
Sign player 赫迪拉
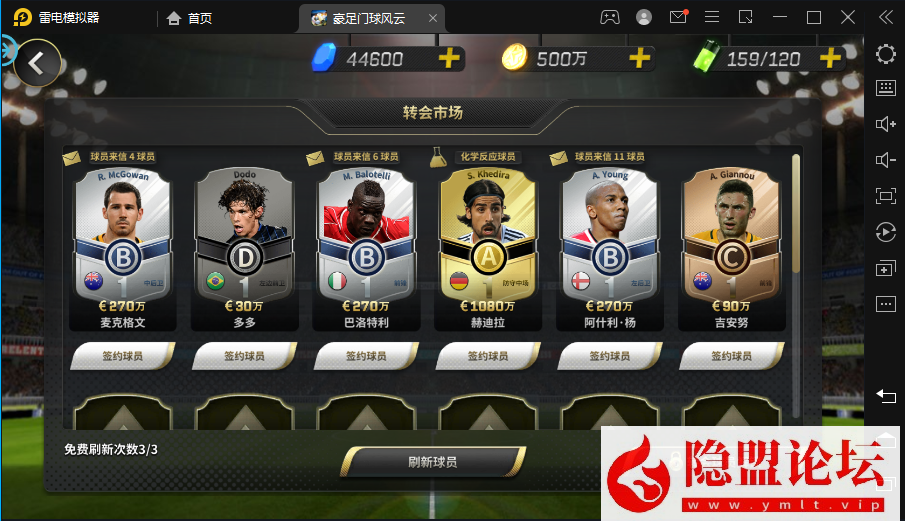pyautogui.click(x=488, y=356)
